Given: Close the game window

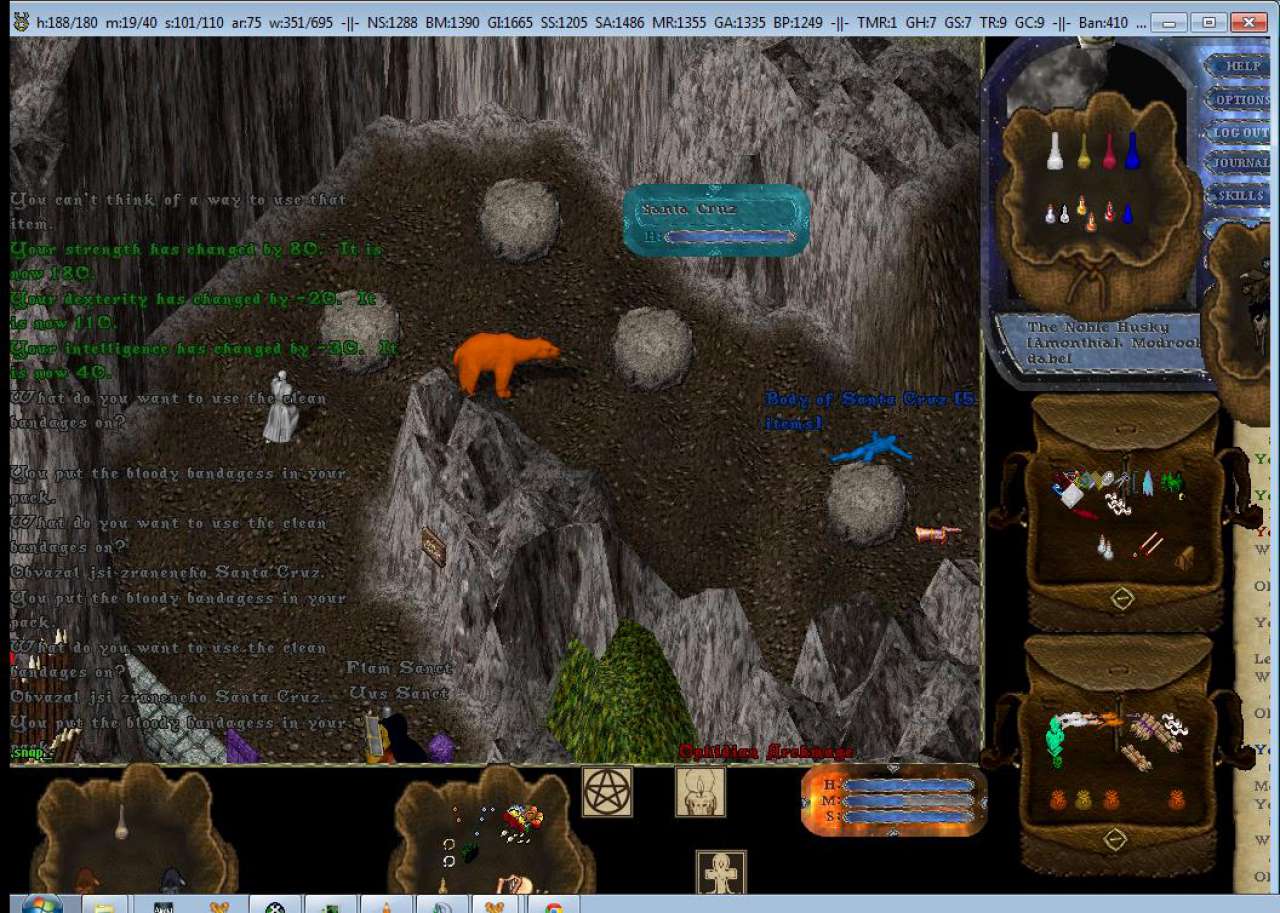Looking at the screenshot, I should (x=1249, y=21).
